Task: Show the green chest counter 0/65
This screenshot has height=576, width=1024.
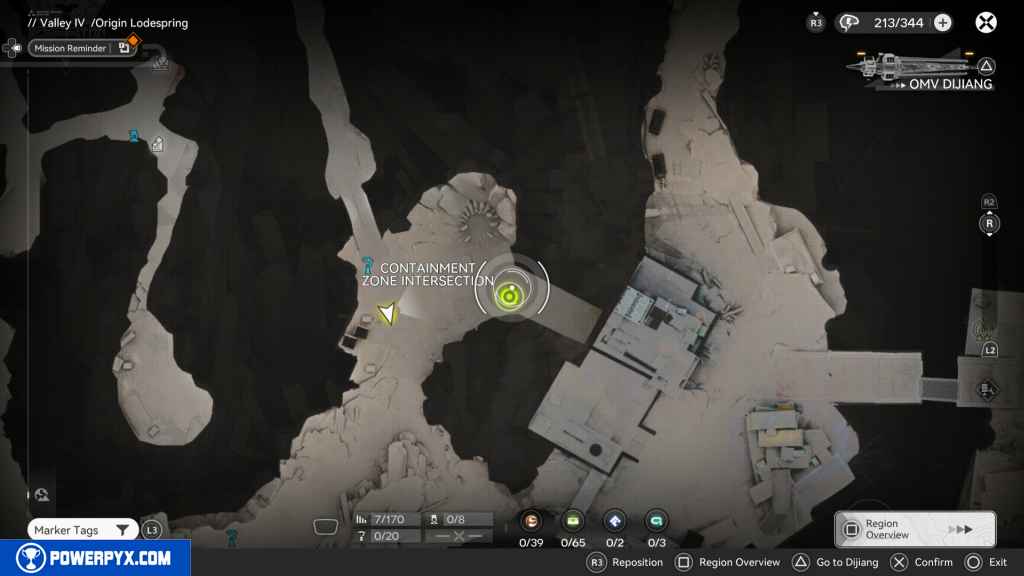Action: tap(573, 521)
